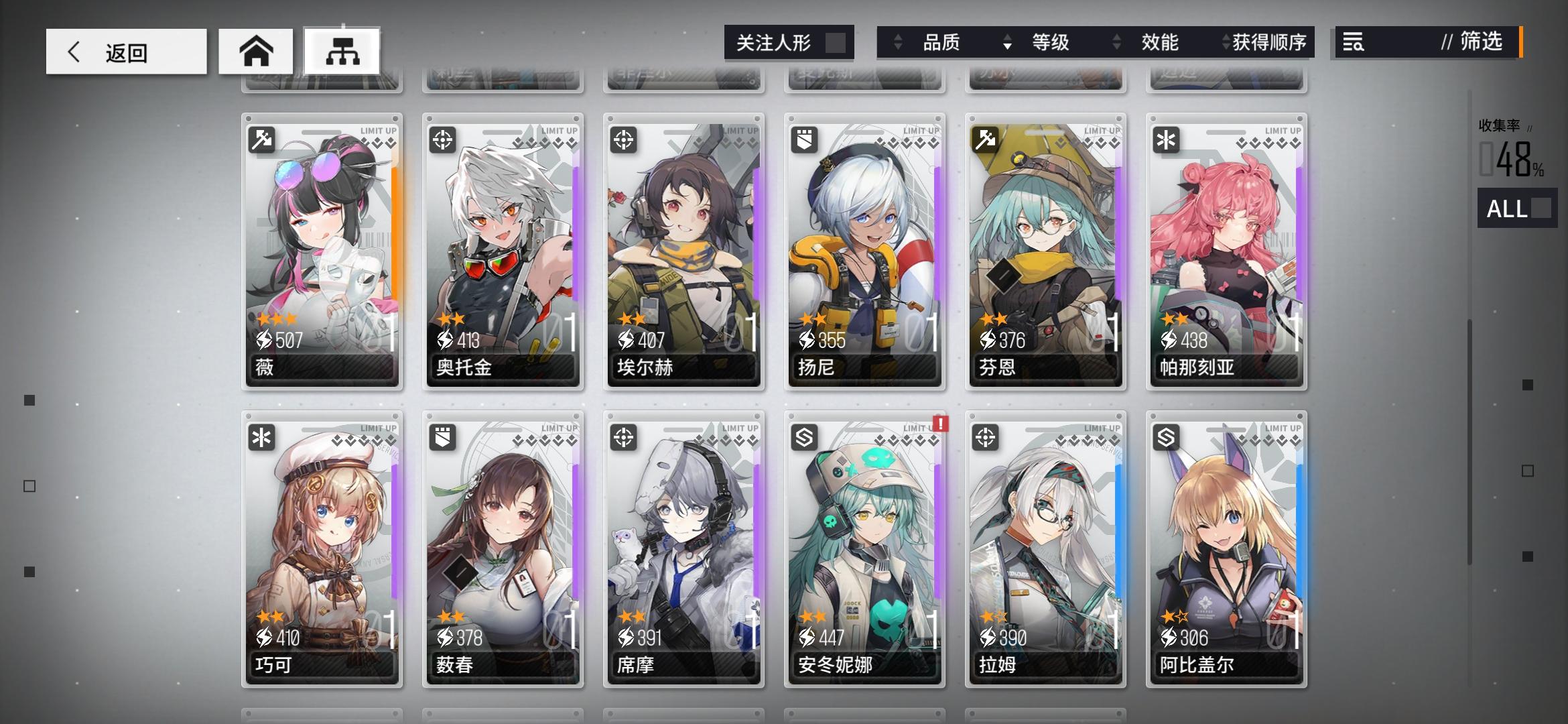The image size is (1568, 724).
Task: Toggle the 等级 sort order arrows
Action: 1006,42
